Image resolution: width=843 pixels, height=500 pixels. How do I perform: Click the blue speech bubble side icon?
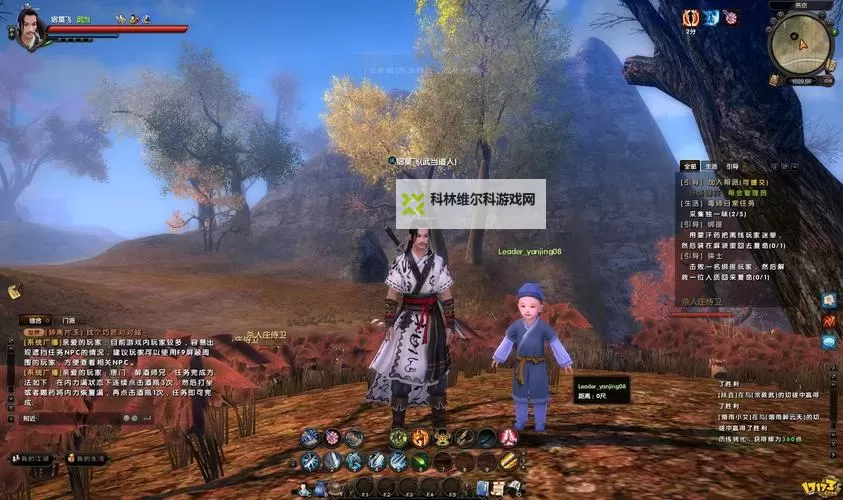(x=829, y=341)
